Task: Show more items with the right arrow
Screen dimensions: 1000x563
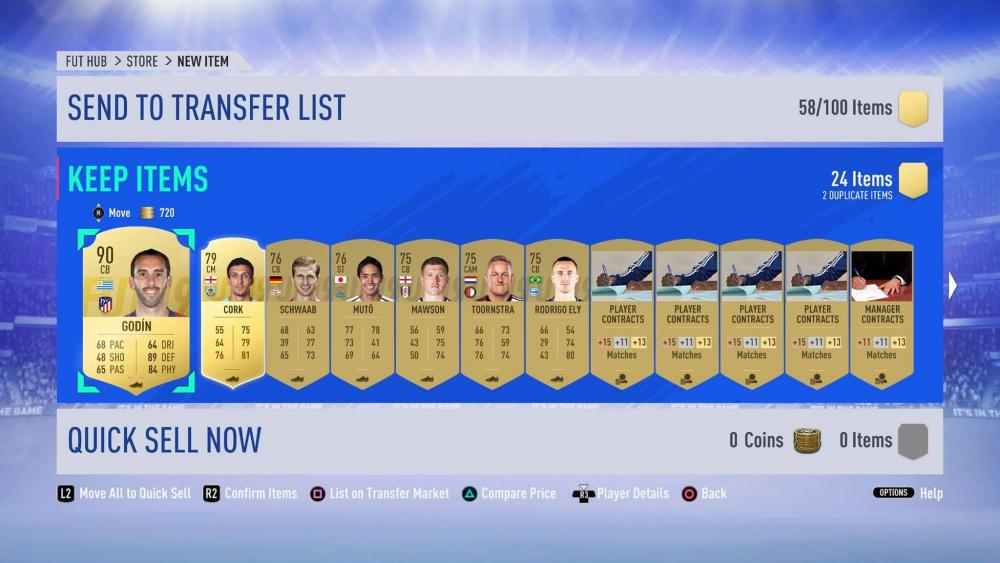Action: pos(953,286)
